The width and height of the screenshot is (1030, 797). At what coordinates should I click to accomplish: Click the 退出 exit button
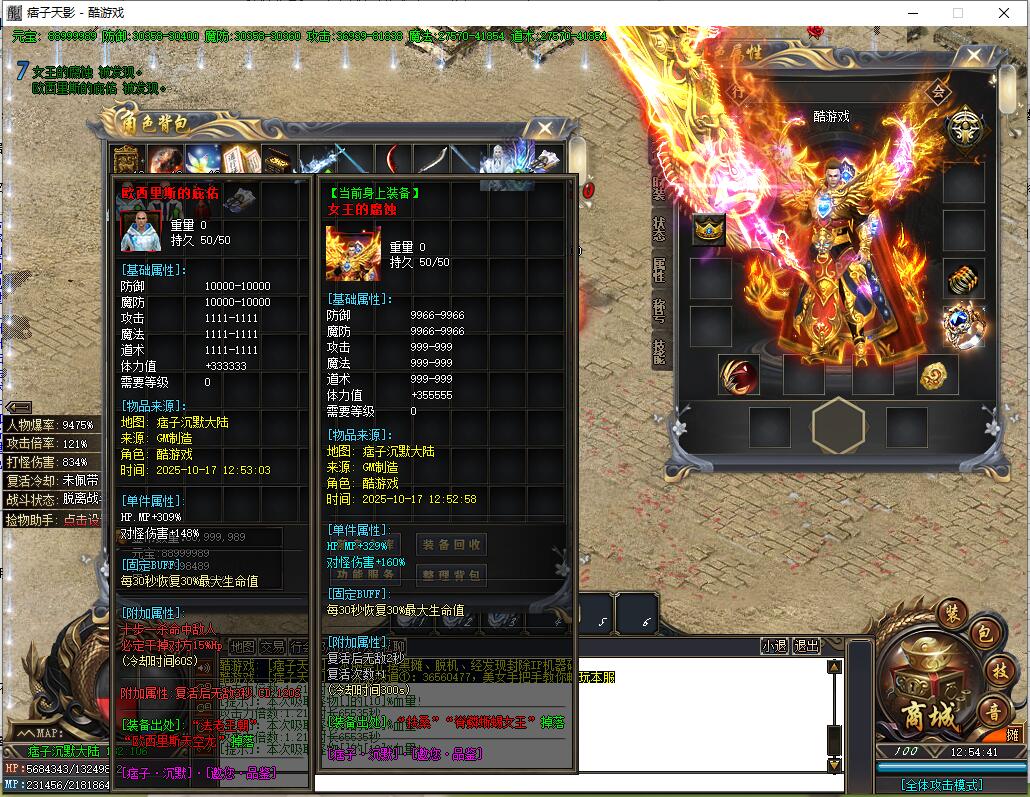pyautogui.click(x=806, y=646)
